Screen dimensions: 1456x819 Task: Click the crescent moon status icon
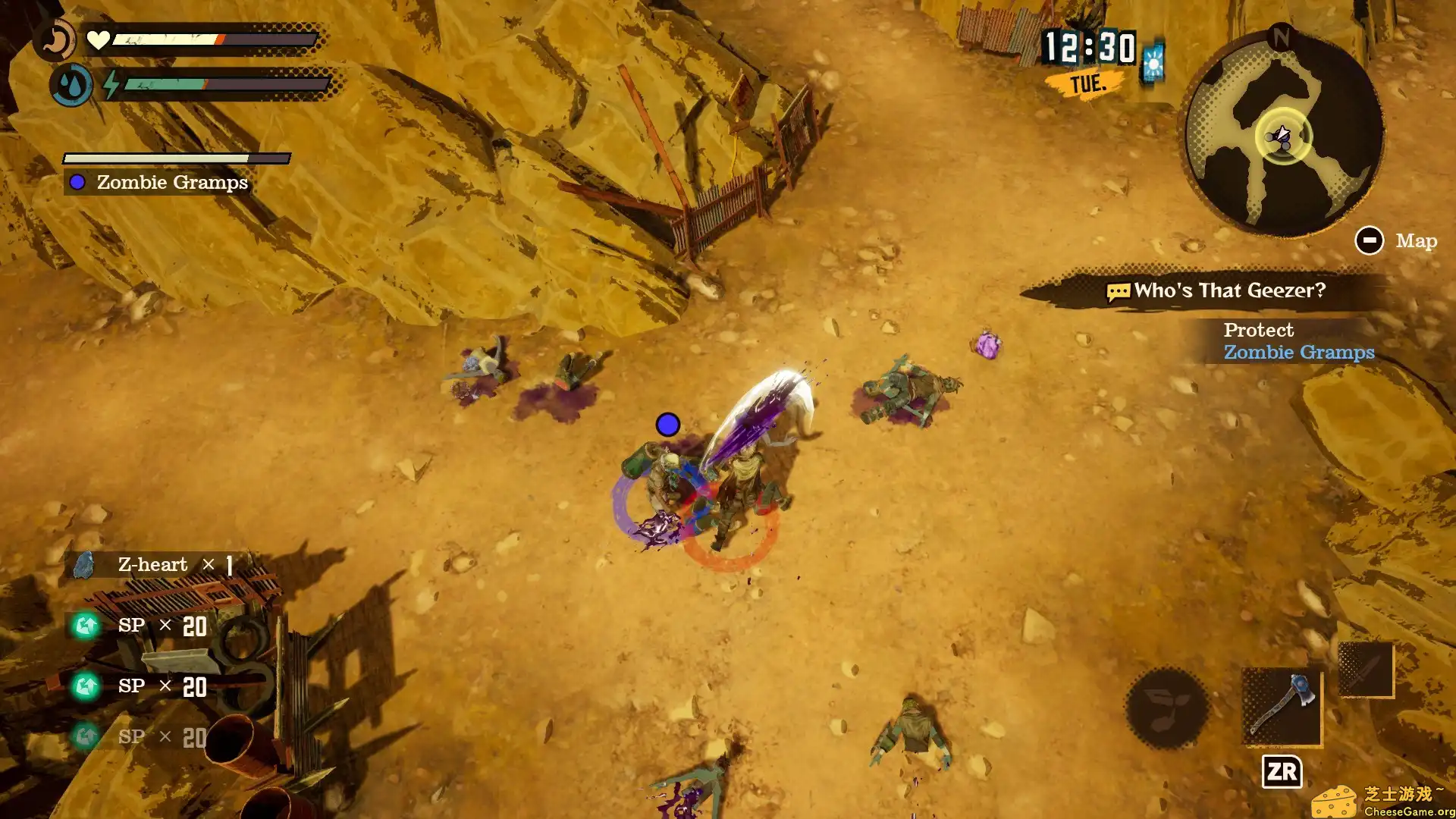[x=55, y=40]
